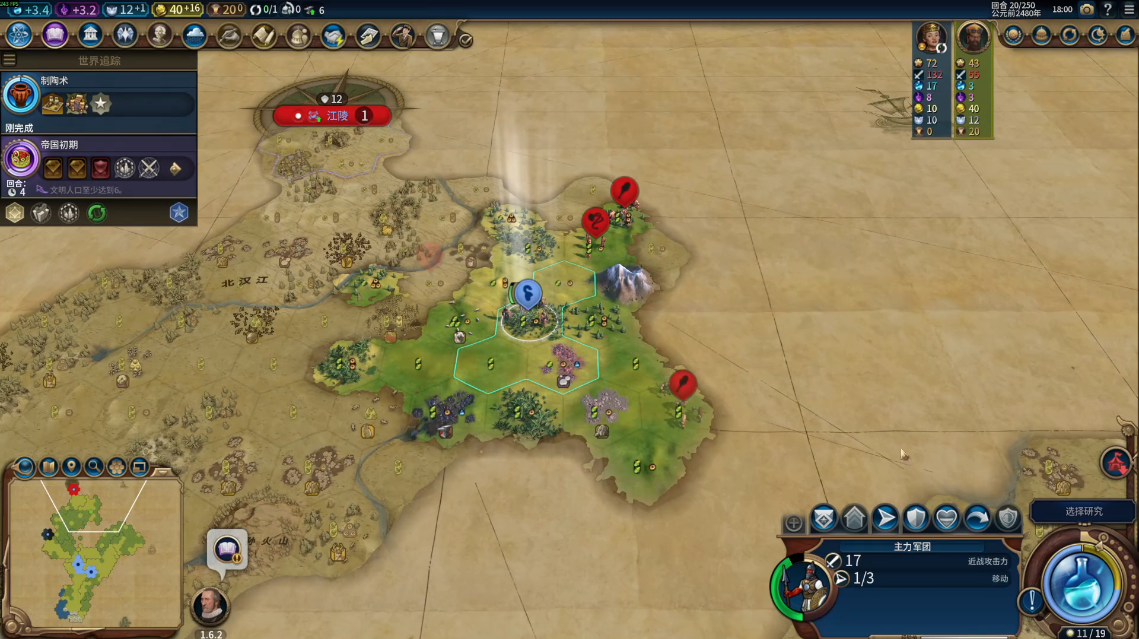Image resolution: width=1139 pixels, height=639 pixels.
Task: Open the government screen with the building icon
Action: coord(90,36)
